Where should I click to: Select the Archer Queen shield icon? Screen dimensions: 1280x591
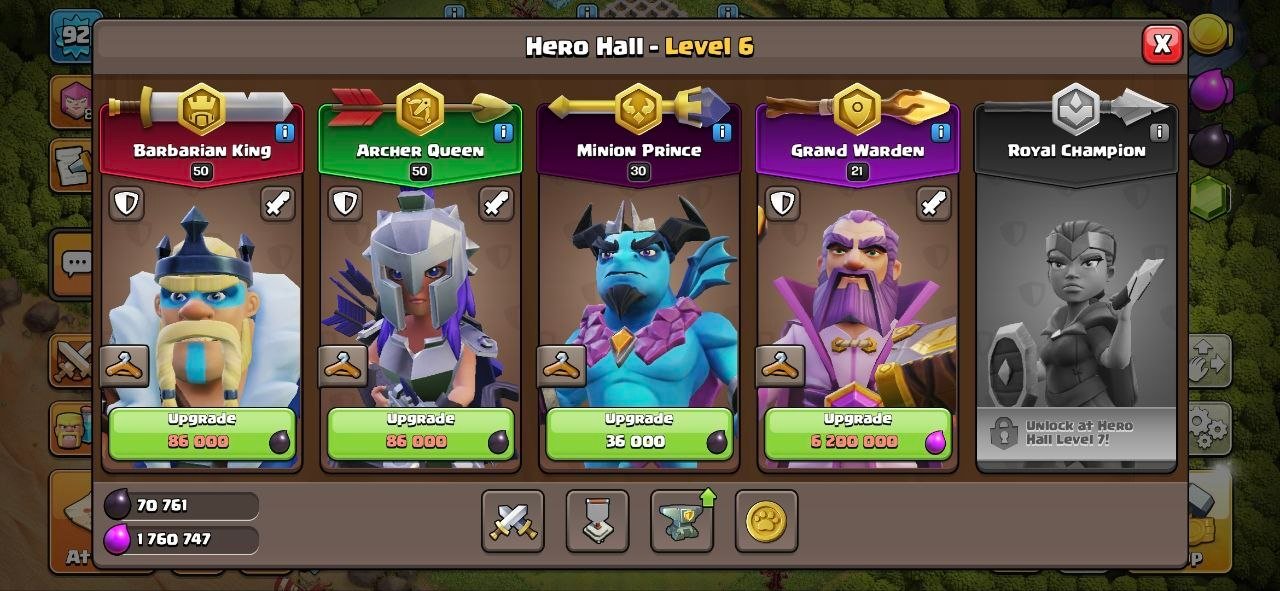tap(345, 204)
